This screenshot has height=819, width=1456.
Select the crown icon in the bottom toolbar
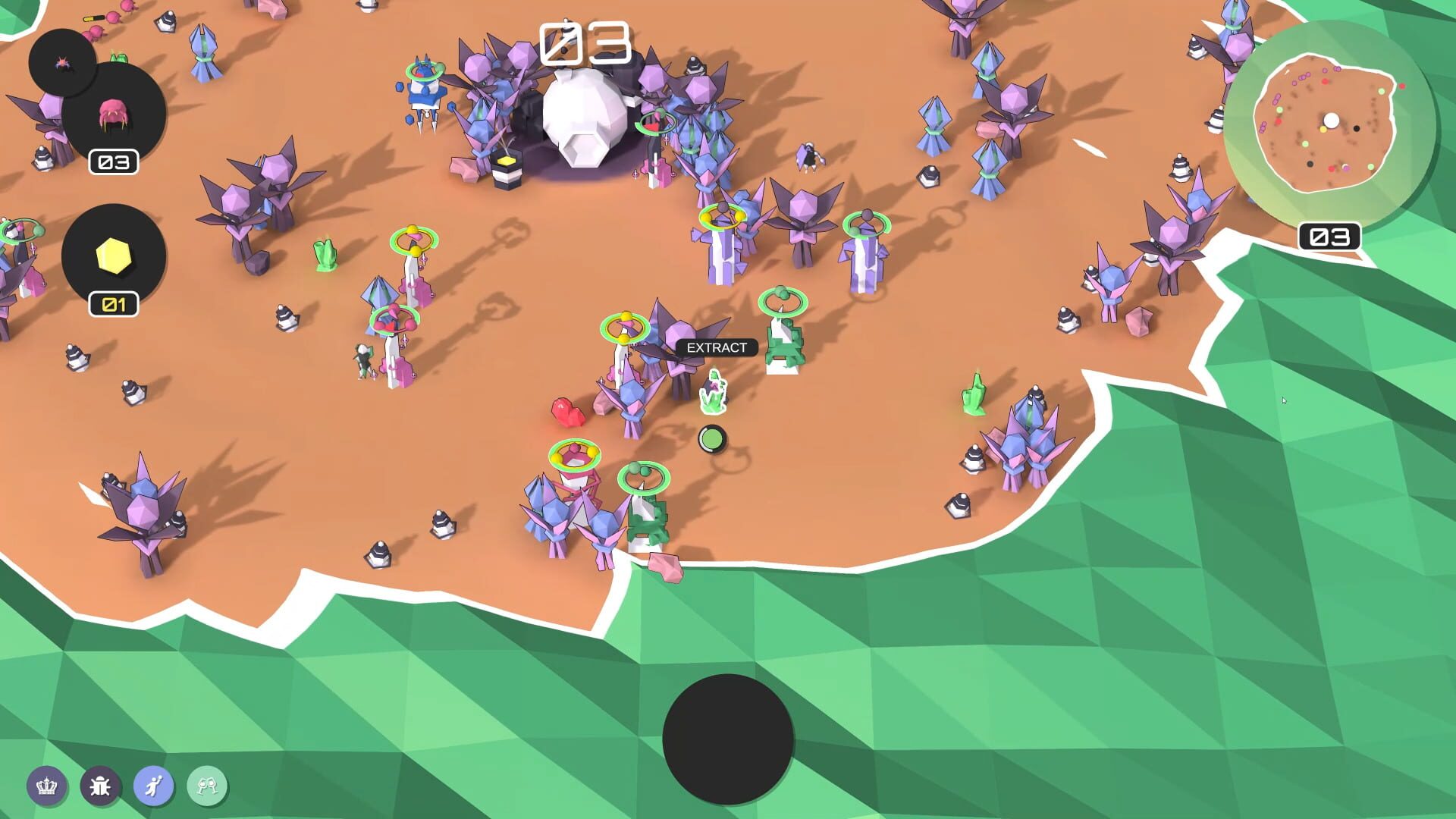point(47,787)
